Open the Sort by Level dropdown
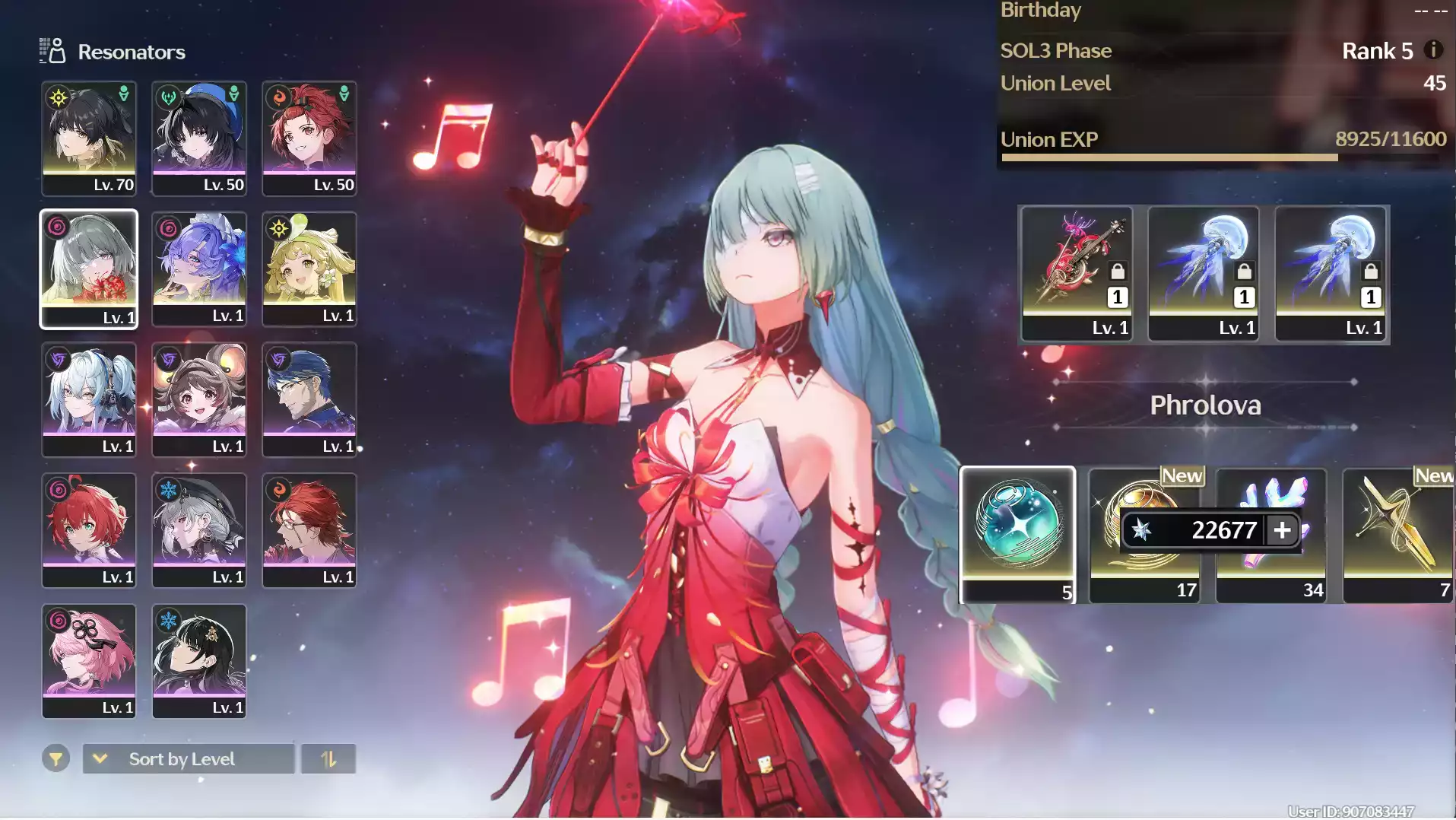 189,758
